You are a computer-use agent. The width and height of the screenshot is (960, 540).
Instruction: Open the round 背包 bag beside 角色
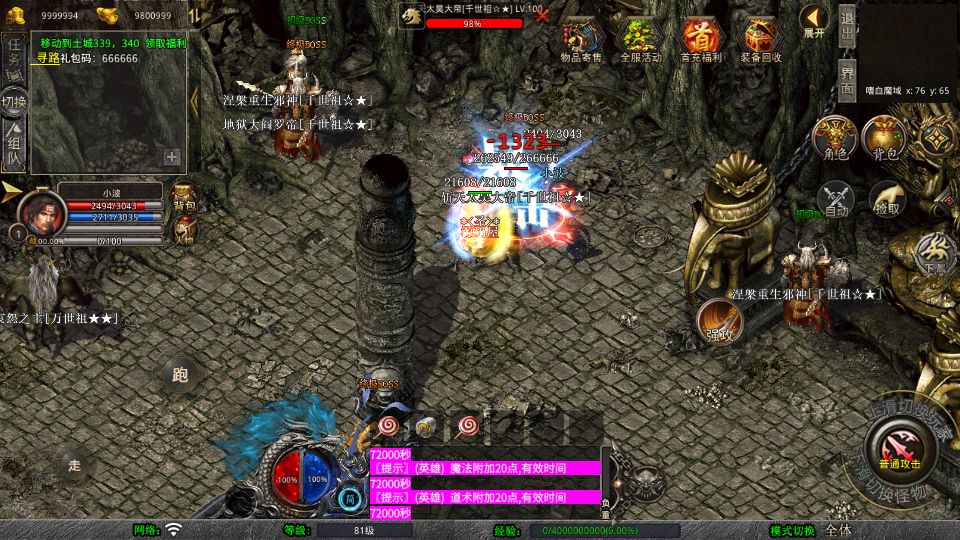coord(885,138)
